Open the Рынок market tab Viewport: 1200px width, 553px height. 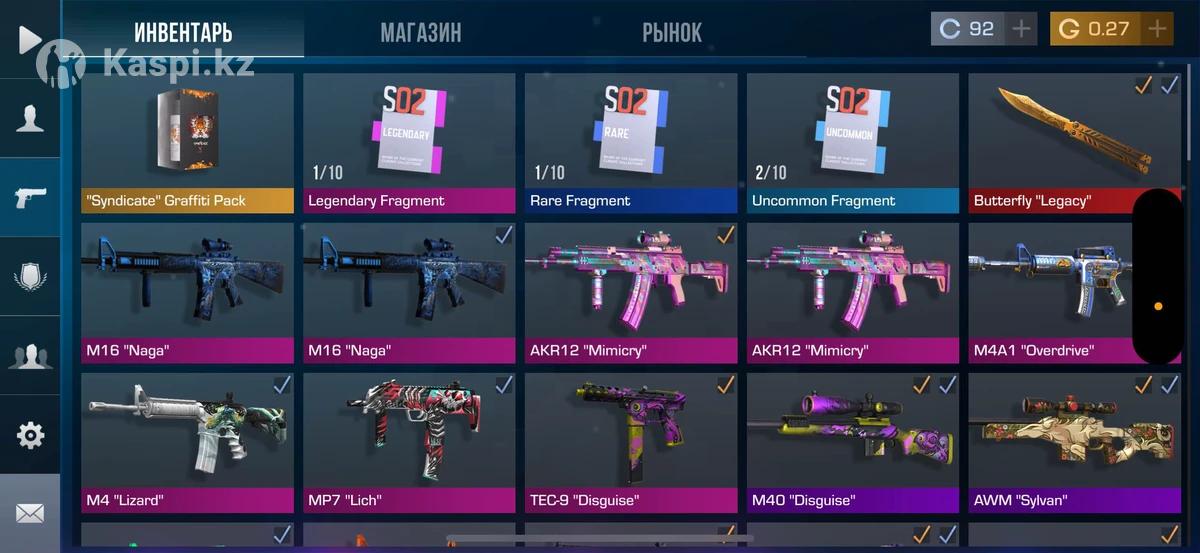(671, 32)
